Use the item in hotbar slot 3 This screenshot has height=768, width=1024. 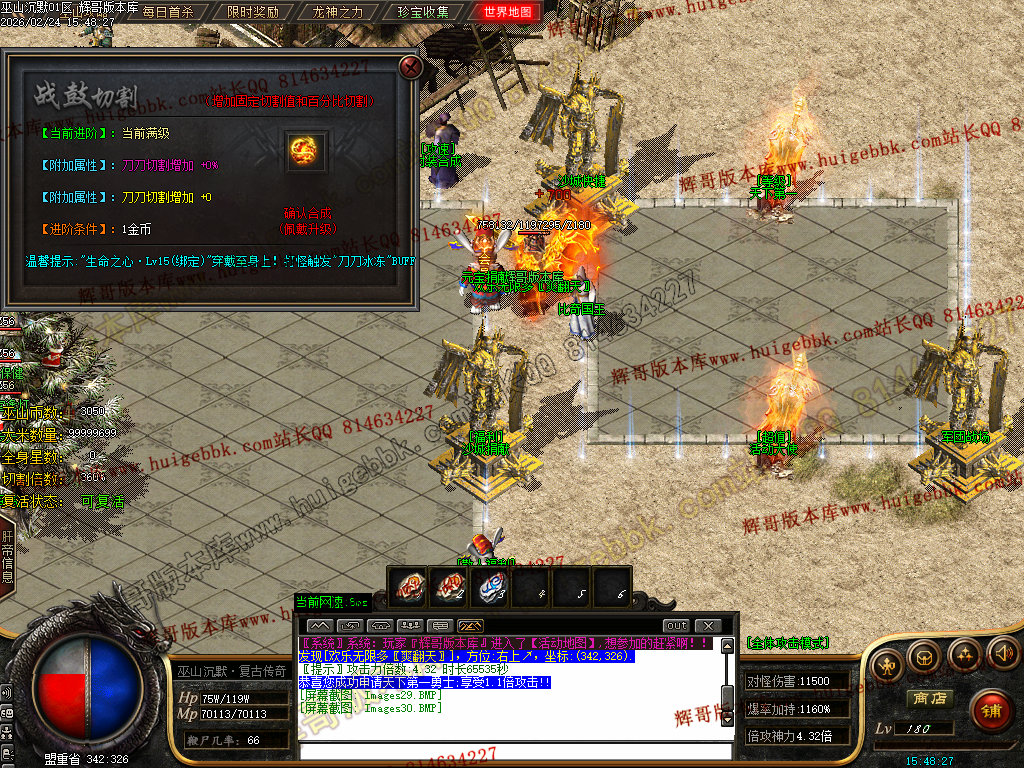coord(493,587)
